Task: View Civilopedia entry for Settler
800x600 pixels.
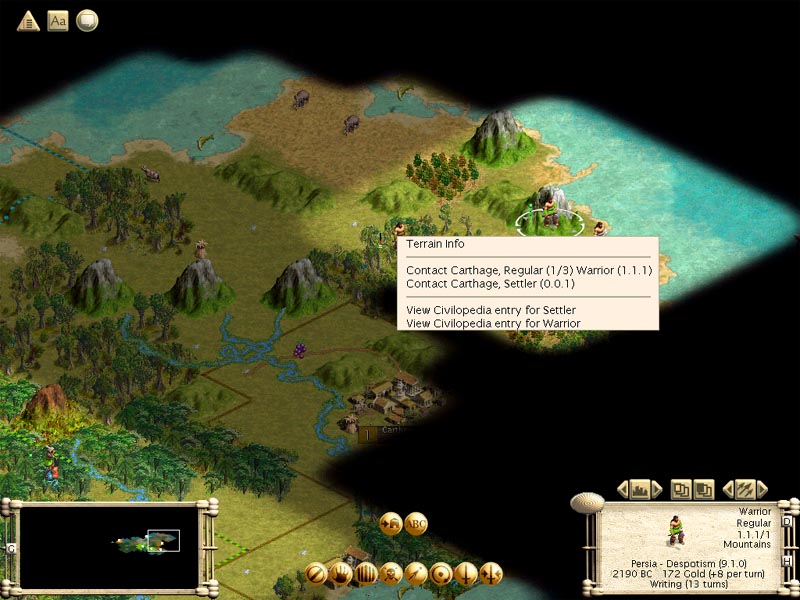Action: coord(491,310)
